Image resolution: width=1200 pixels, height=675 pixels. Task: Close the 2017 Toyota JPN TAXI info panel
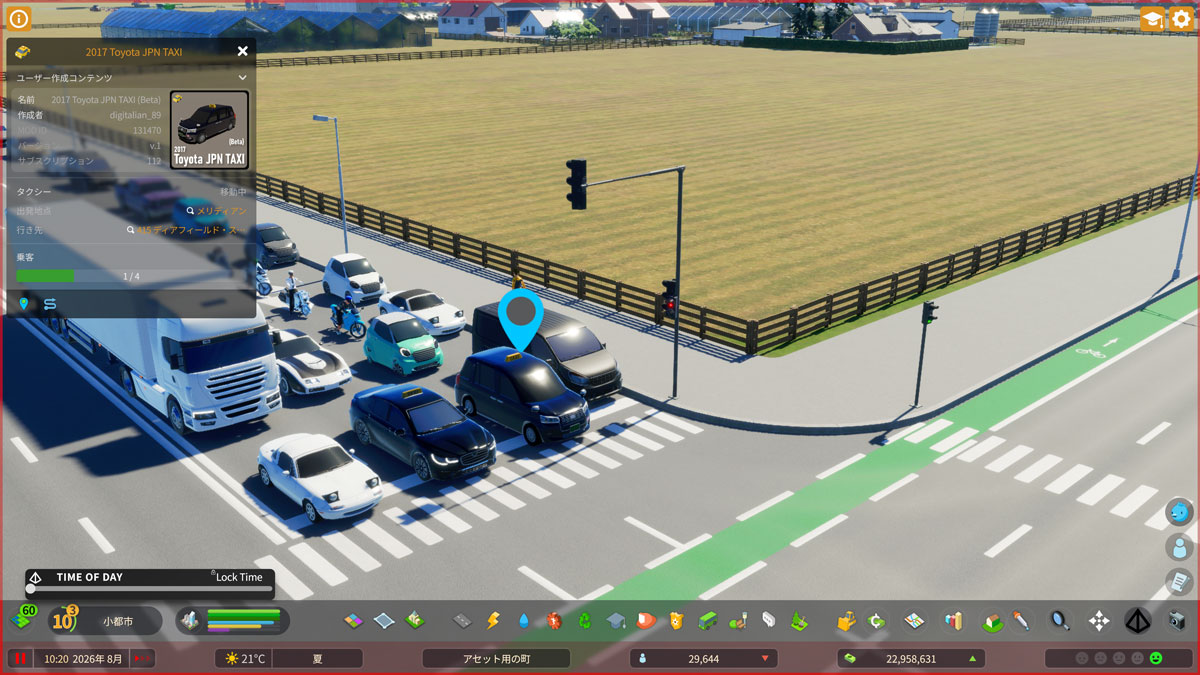[242, 51]
